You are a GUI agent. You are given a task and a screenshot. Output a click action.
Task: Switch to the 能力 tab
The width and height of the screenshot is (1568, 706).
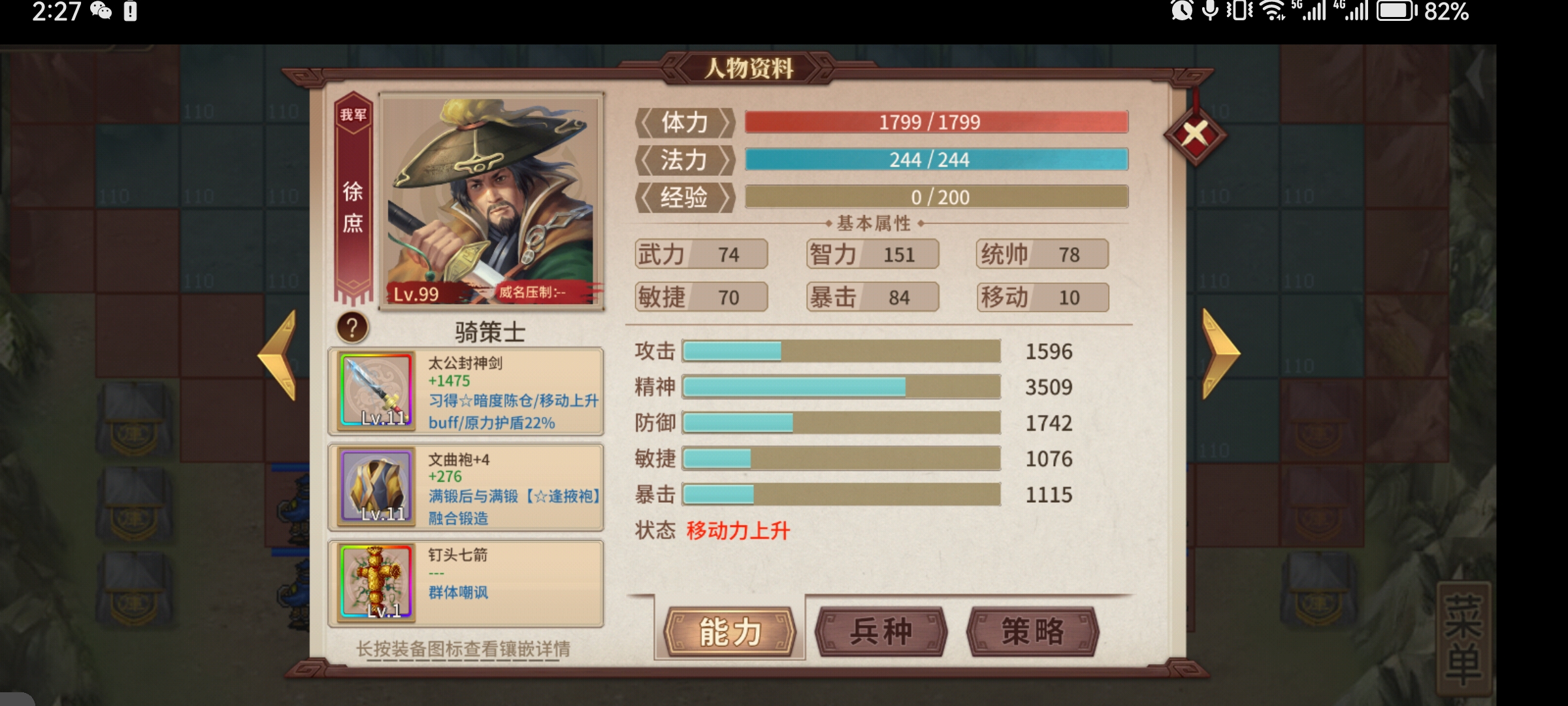(730, 631)
